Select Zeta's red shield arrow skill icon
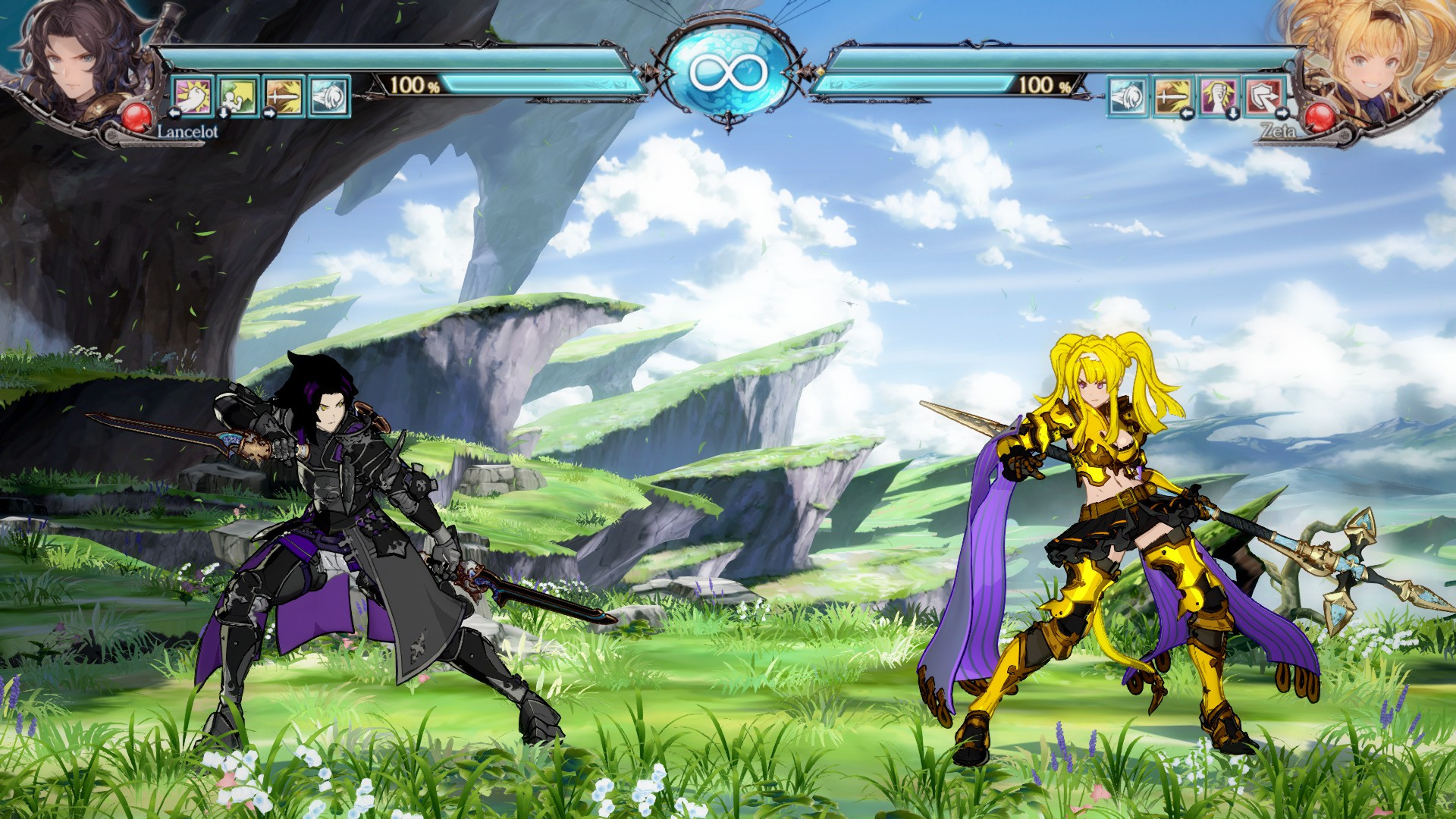Viewport: 1456px width, 819px height. click(x=1264, y=94)
